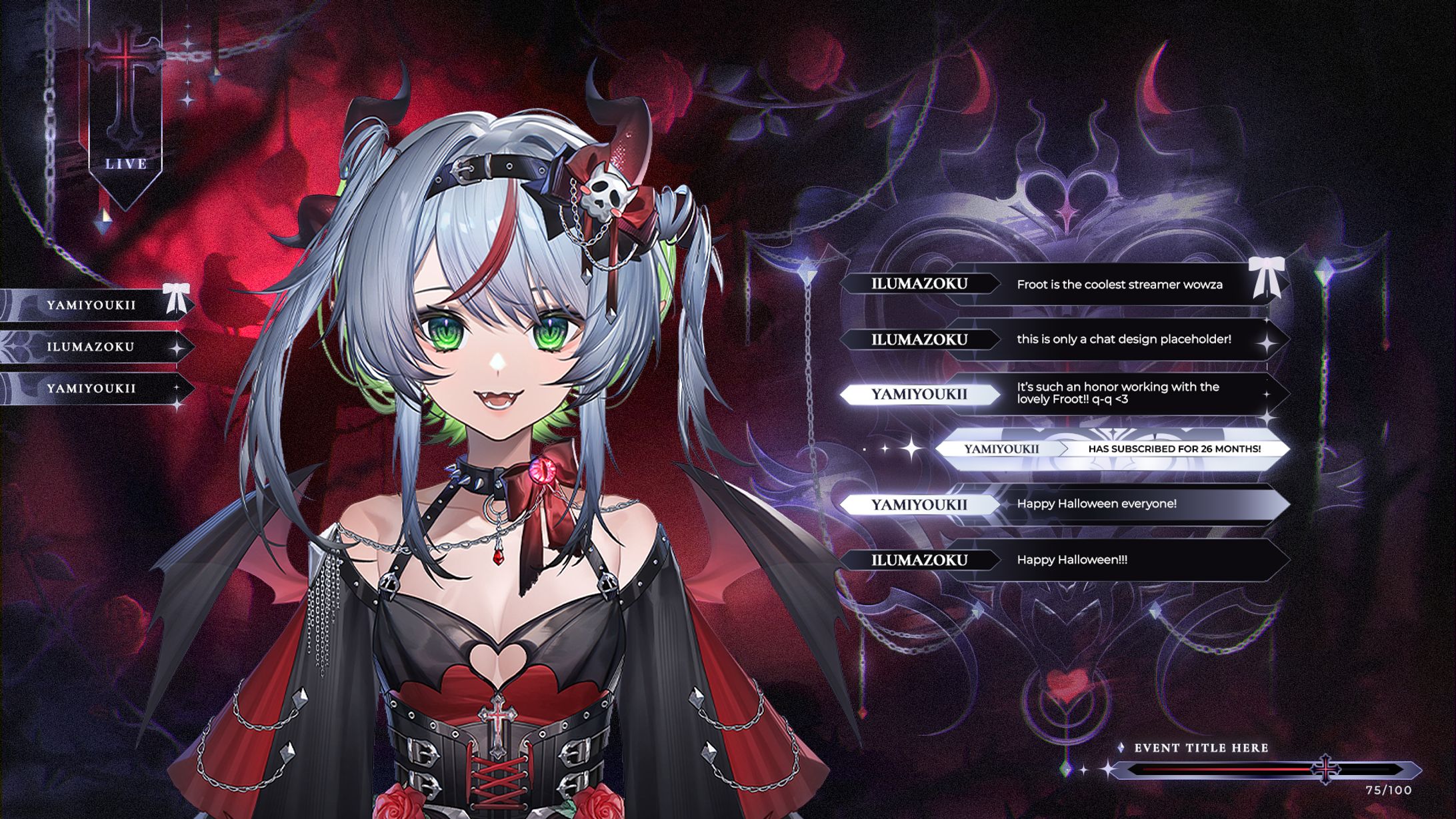Click YAMIYOUKII's "Happy Halloween everyone!" message
Viewport: 1456px width, 819px height.
[1097, 504]
